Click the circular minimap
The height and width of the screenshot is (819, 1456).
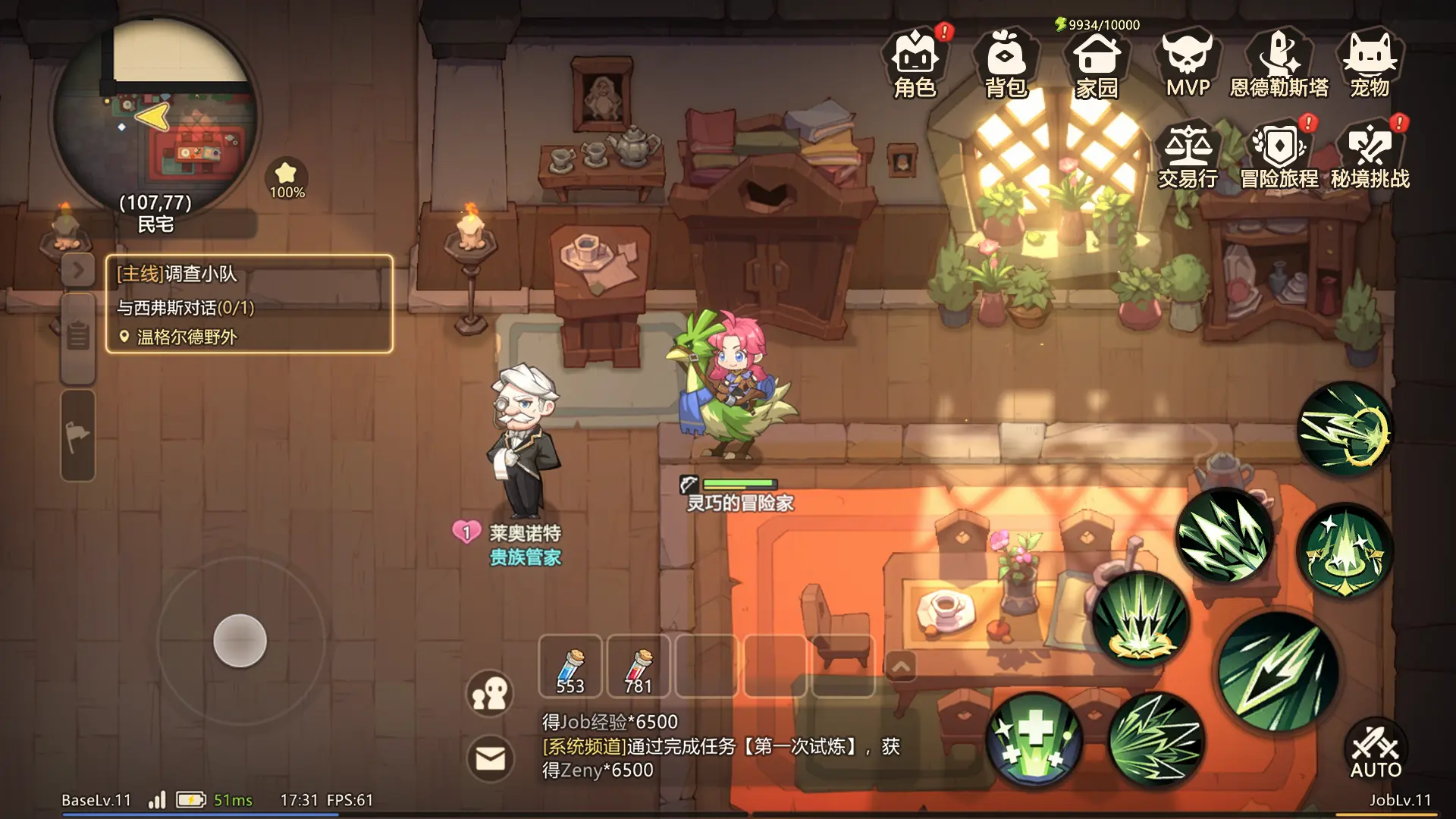155,114
